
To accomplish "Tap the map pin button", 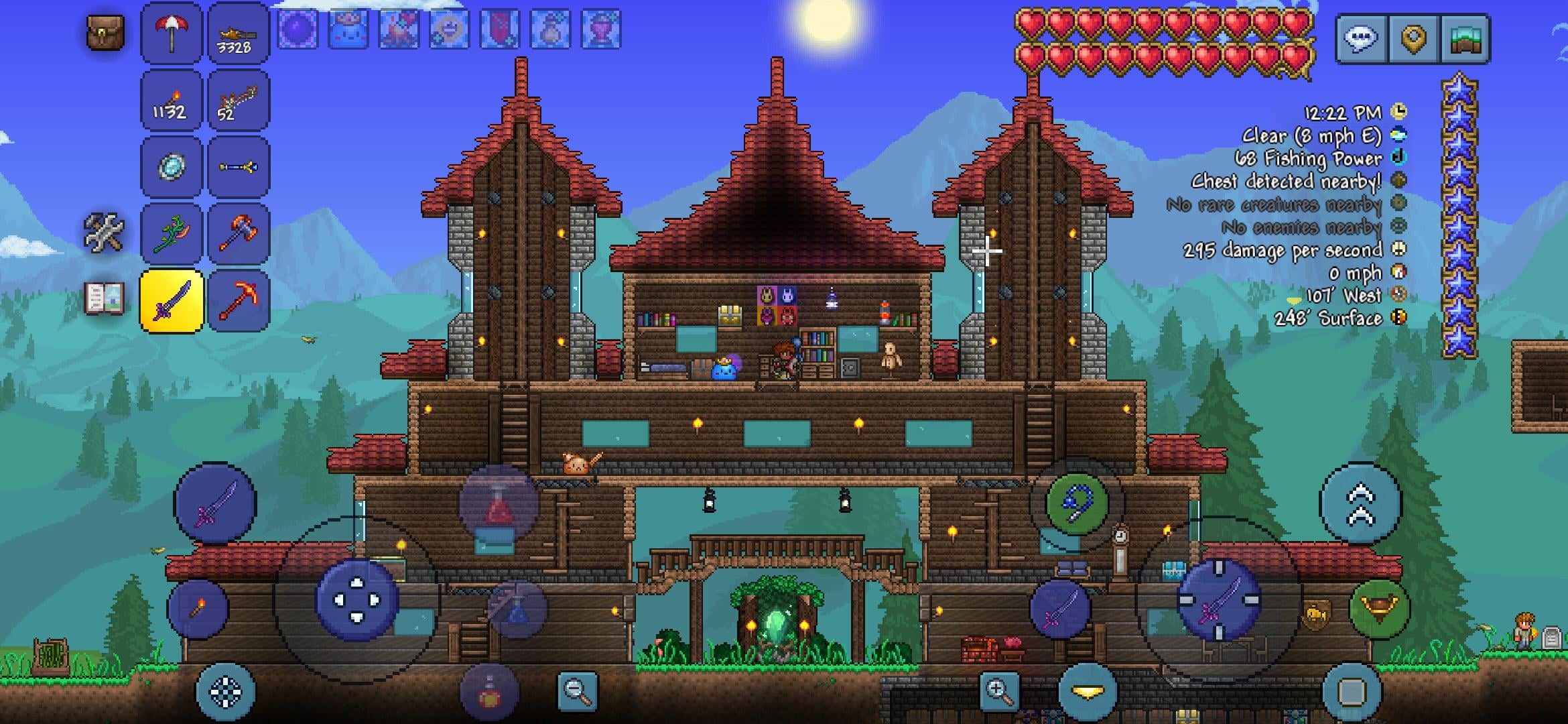I will click(1413, 39).
